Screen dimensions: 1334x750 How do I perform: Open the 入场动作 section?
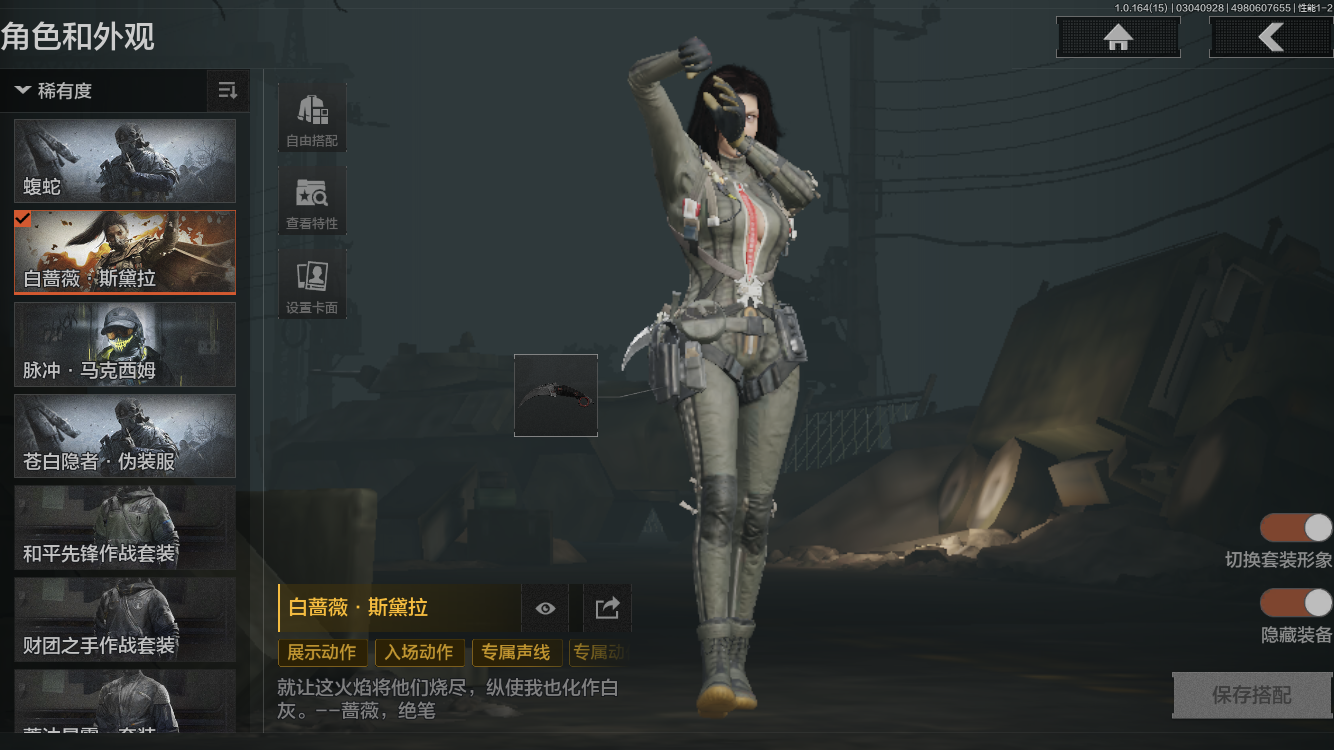(x=418, y=652)
